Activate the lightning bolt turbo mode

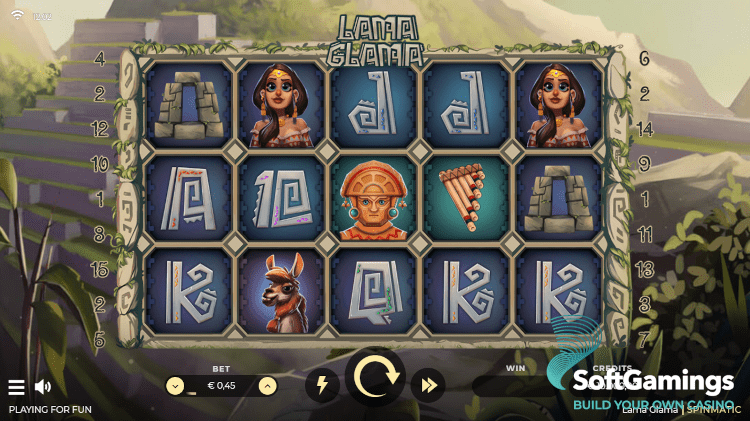[x=322, y=385]
